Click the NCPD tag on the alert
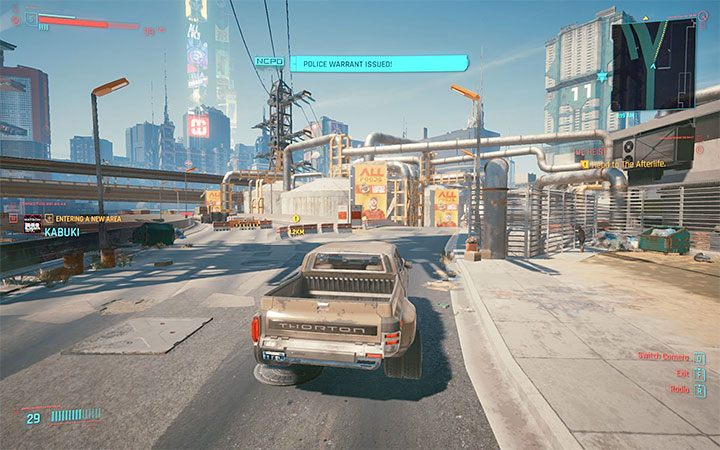 click(x=269, y=63)
